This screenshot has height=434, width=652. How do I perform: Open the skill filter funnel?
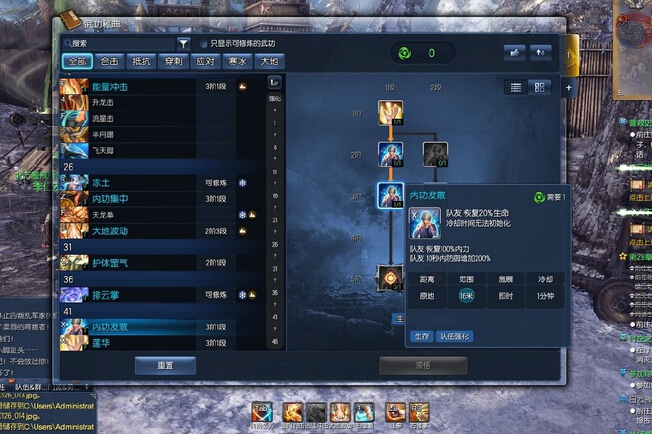click(184, 43)
